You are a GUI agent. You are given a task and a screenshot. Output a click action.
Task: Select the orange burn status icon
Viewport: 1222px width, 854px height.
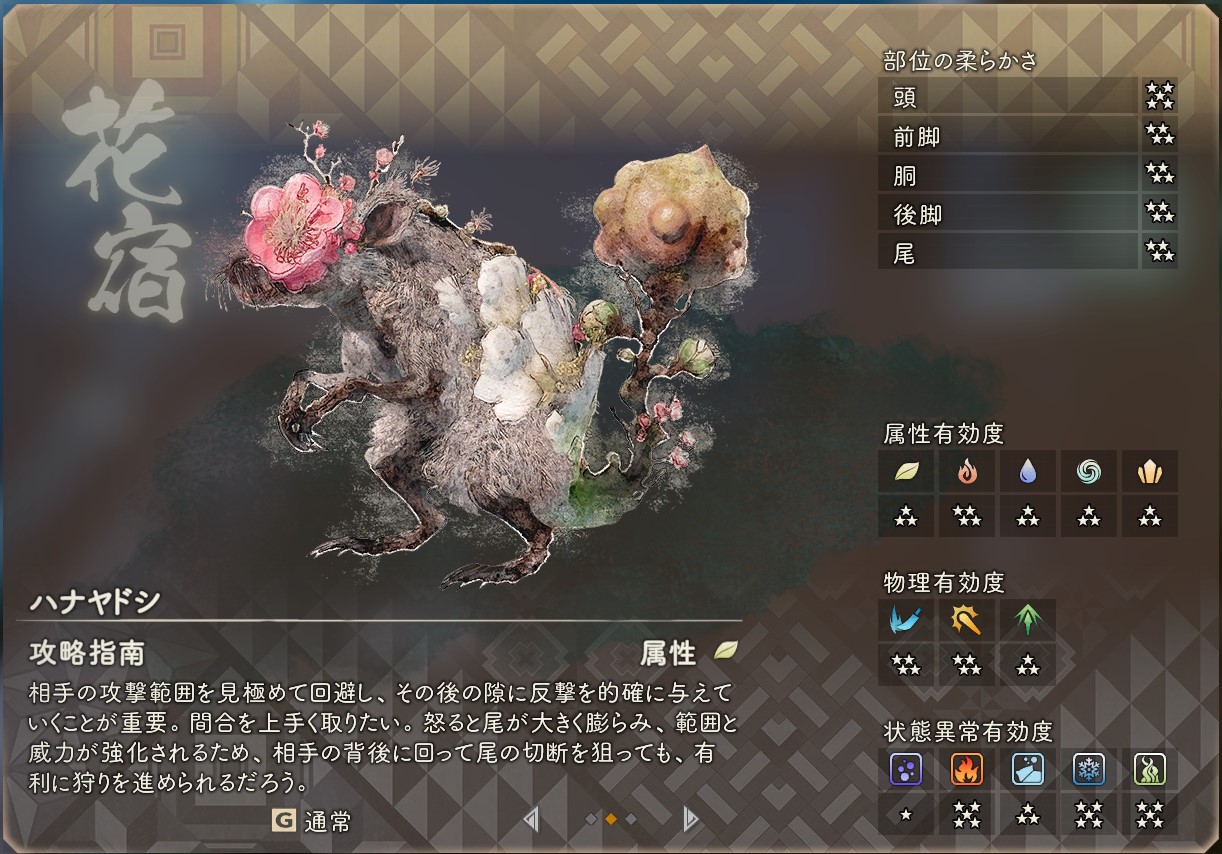click(967, 769)
